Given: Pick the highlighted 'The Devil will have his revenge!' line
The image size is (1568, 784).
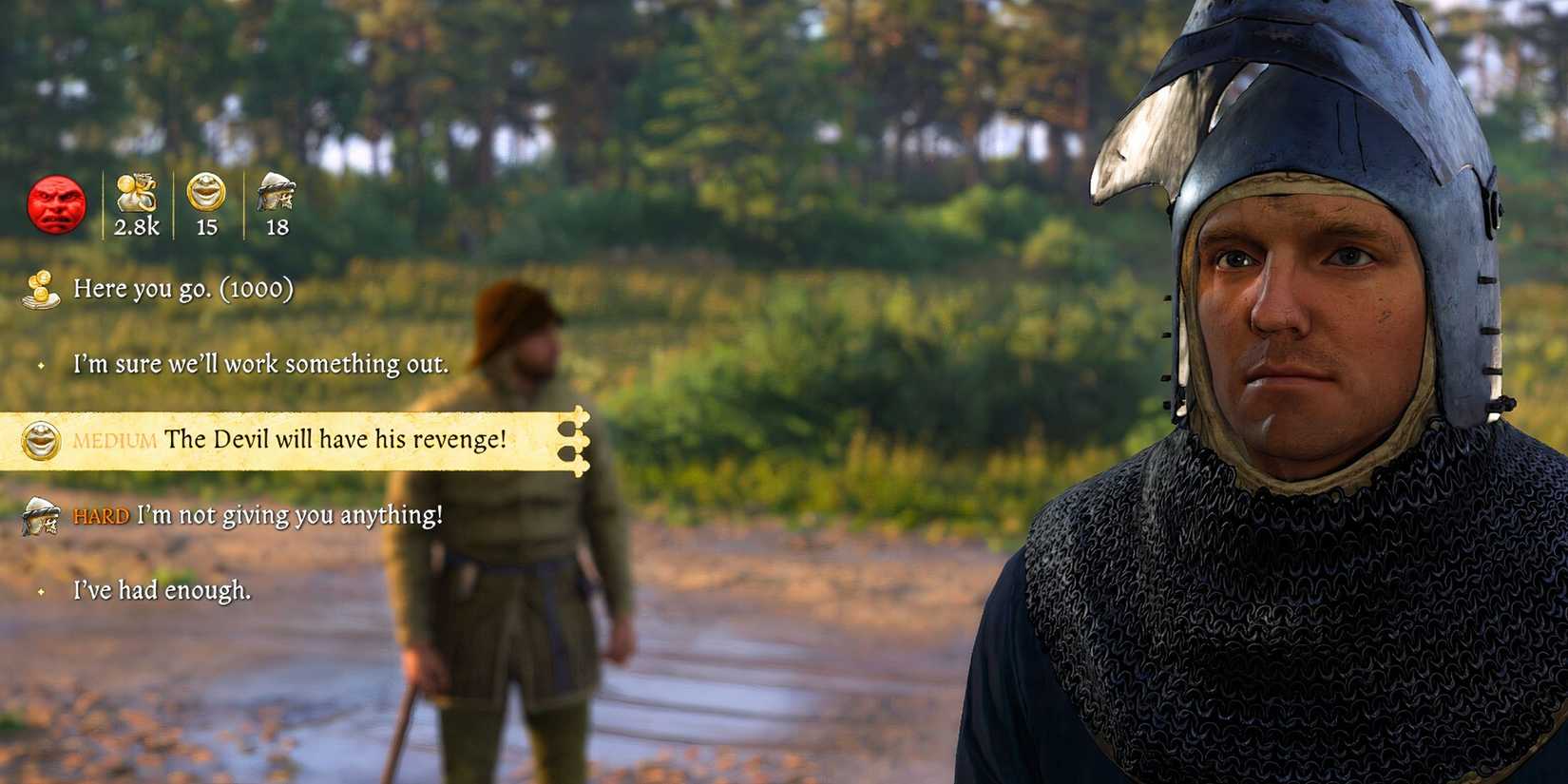Looking at the screenshot, I should (336, 440).
